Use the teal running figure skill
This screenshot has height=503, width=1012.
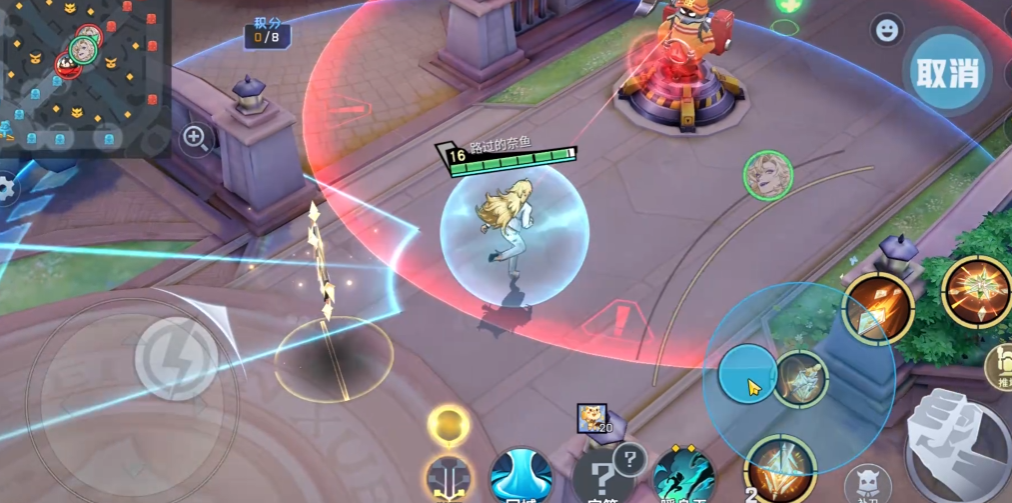683,476
